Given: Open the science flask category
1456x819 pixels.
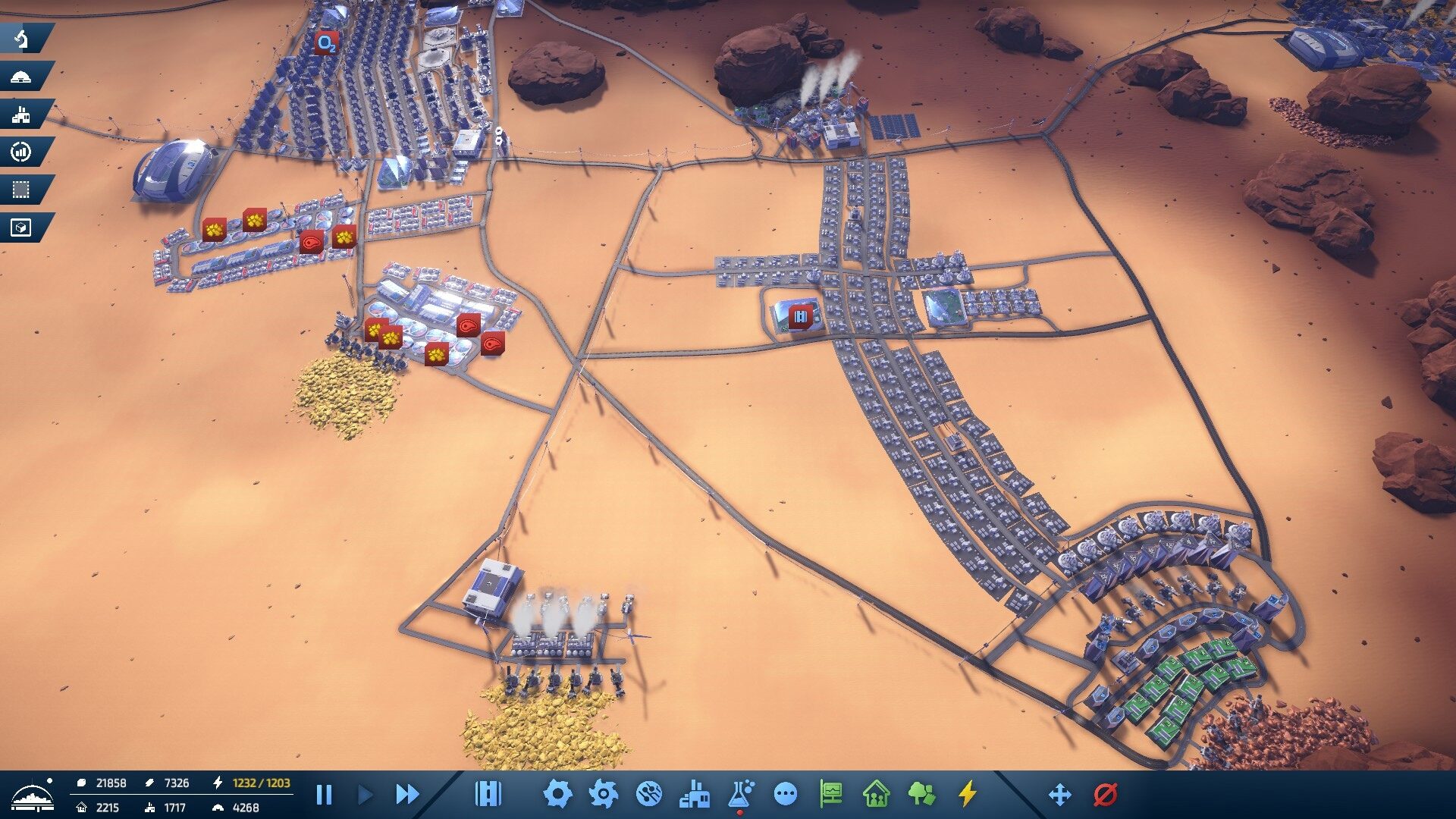Looking at the screenshot, I should pos(740,794).
